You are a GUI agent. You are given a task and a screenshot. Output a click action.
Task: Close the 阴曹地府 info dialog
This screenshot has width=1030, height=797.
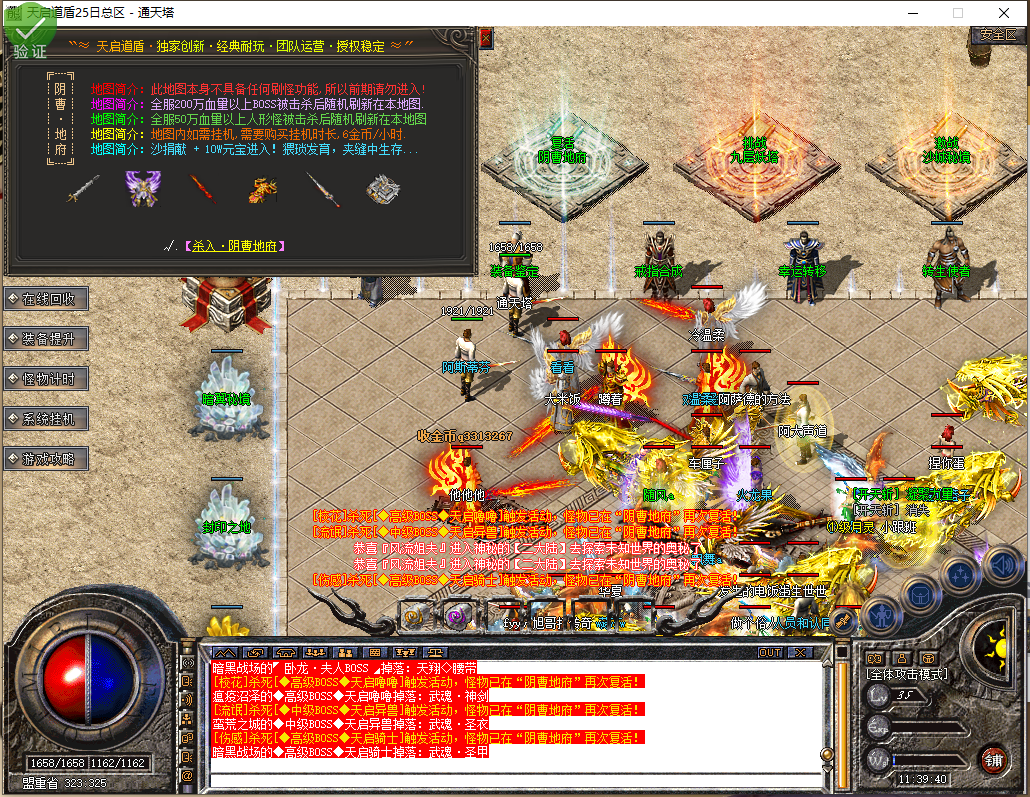[x=486, y=38]
